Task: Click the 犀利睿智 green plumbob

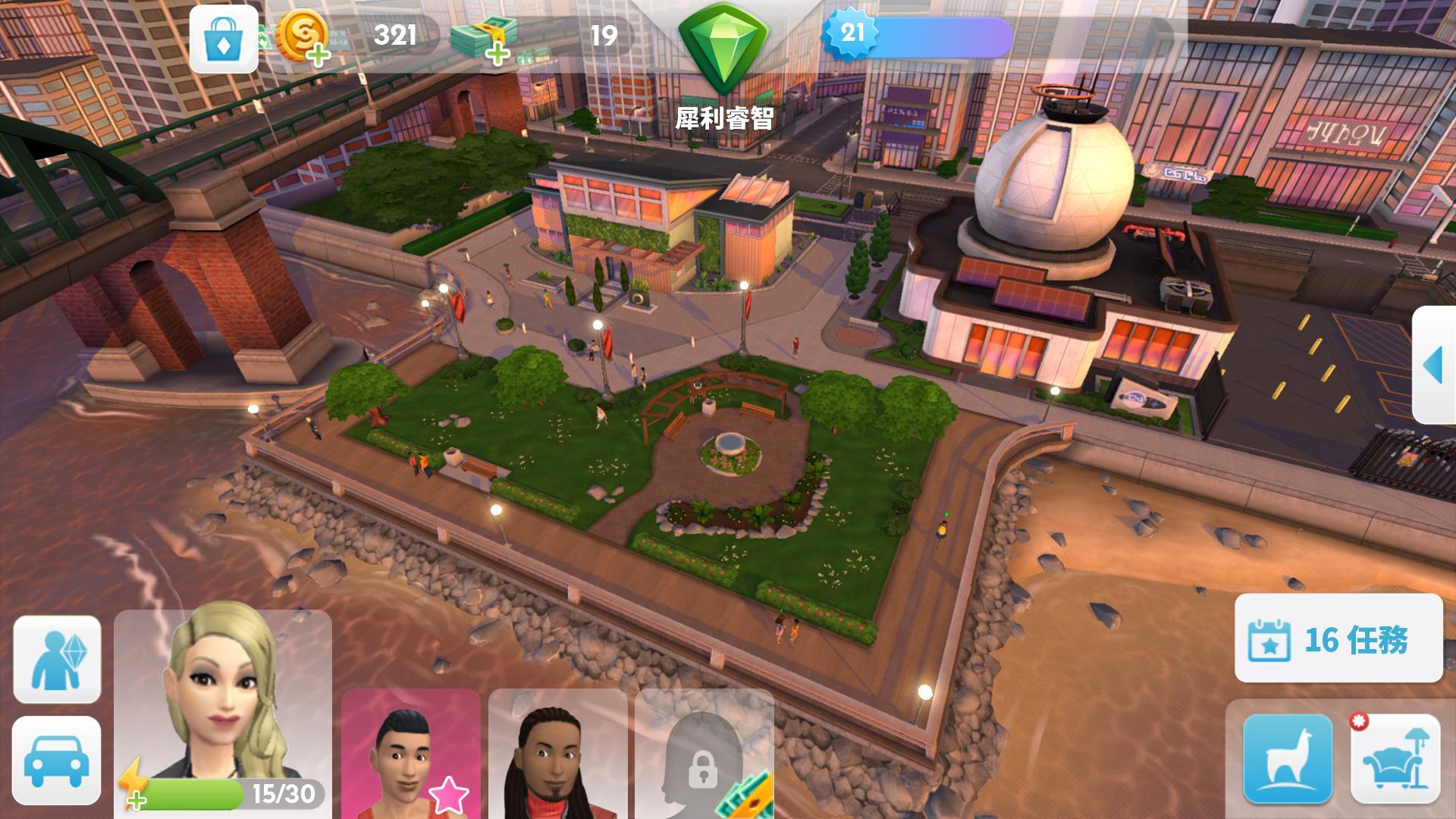Action: 726,45
